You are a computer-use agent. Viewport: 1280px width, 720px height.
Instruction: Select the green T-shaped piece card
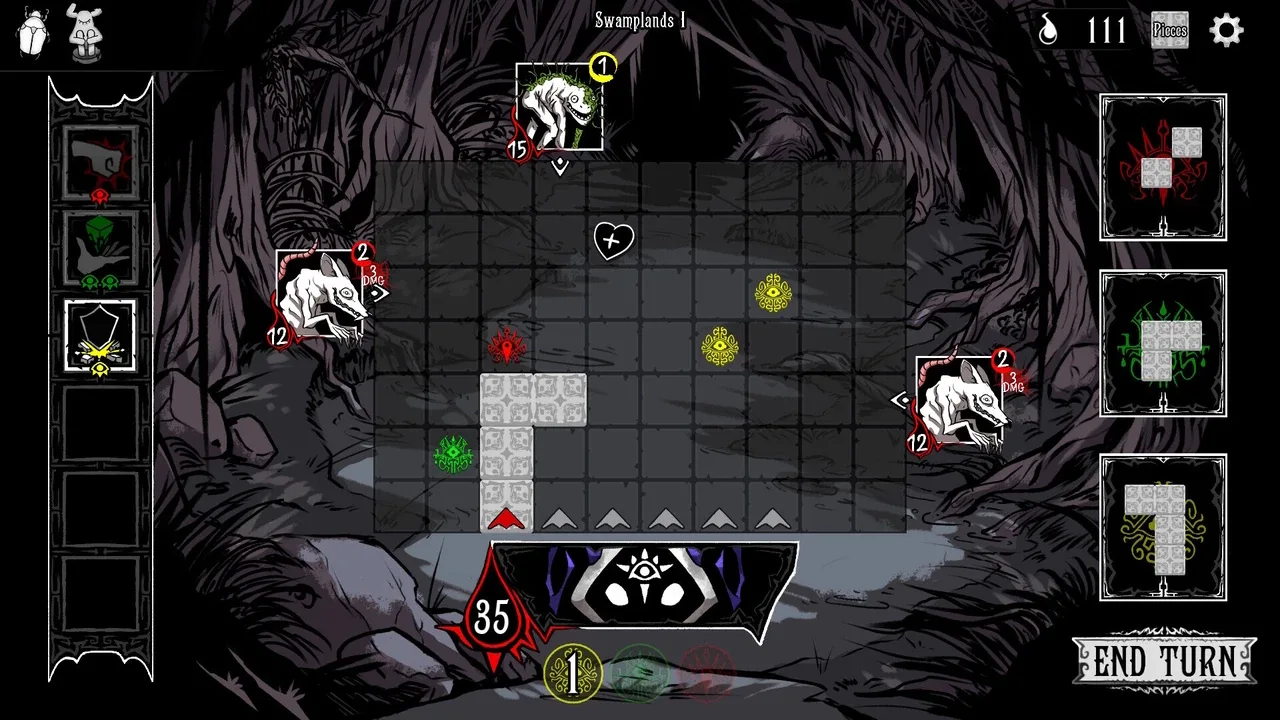pyautogui.click(x=1163, y=343)
